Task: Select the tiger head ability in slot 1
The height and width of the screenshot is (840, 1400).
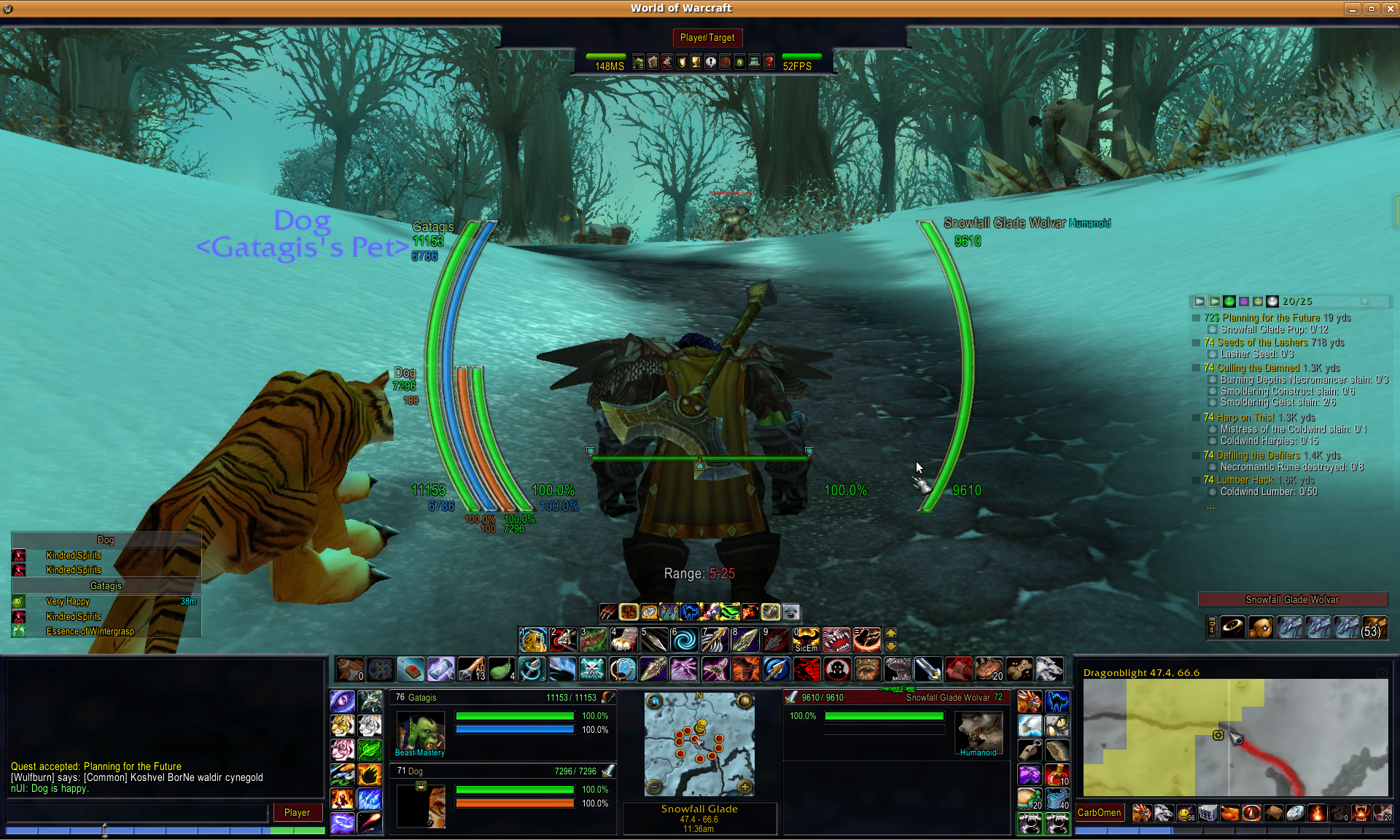Action: click(532, 639)
